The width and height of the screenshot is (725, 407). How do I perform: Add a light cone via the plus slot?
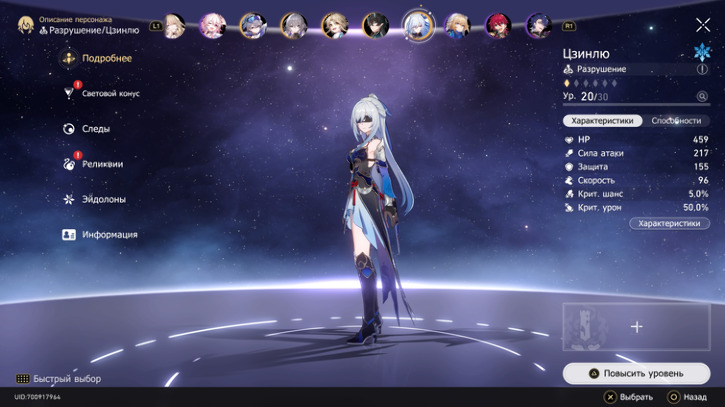click(x=636, y=326)
